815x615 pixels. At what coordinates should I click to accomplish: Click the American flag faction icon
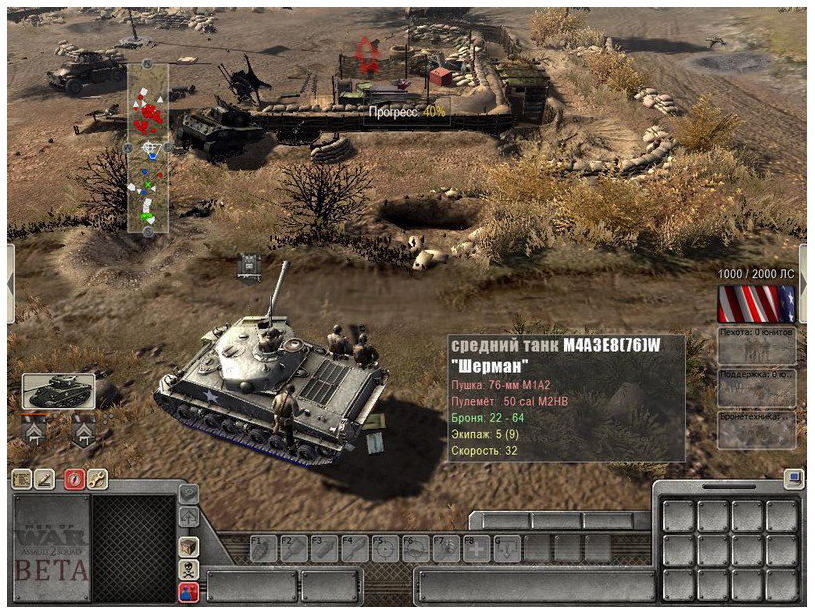[756, 304]
